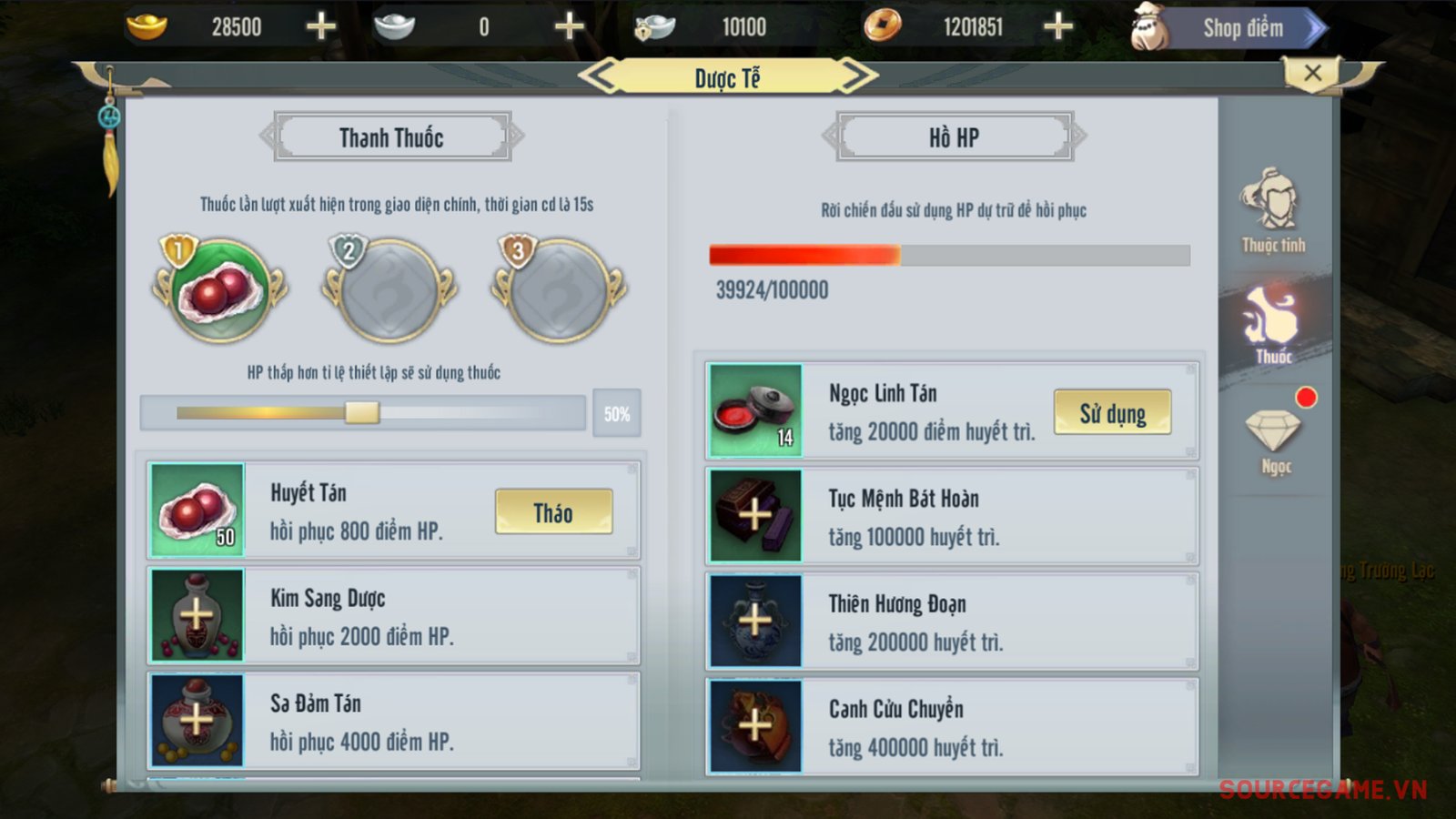Choose the Thiên Hương Đoạn item
1456x819 pixels.
952,622
